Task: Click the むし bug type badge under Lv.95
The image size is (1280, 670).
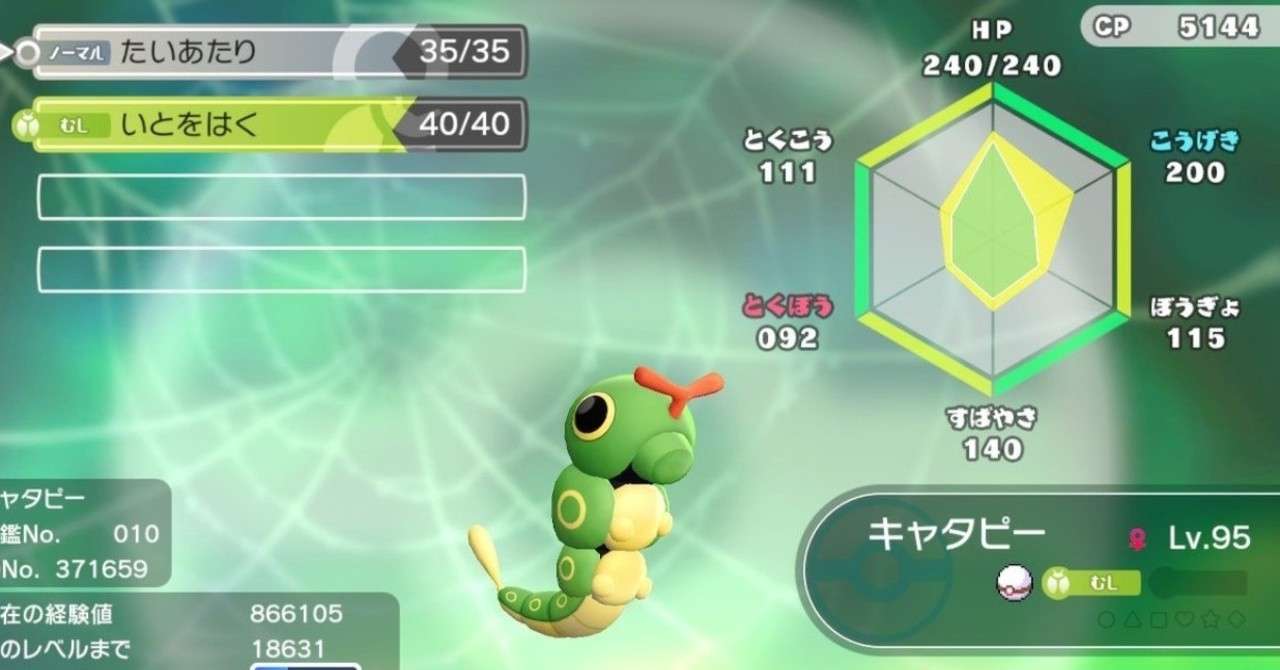Action: click(1092, 583)
